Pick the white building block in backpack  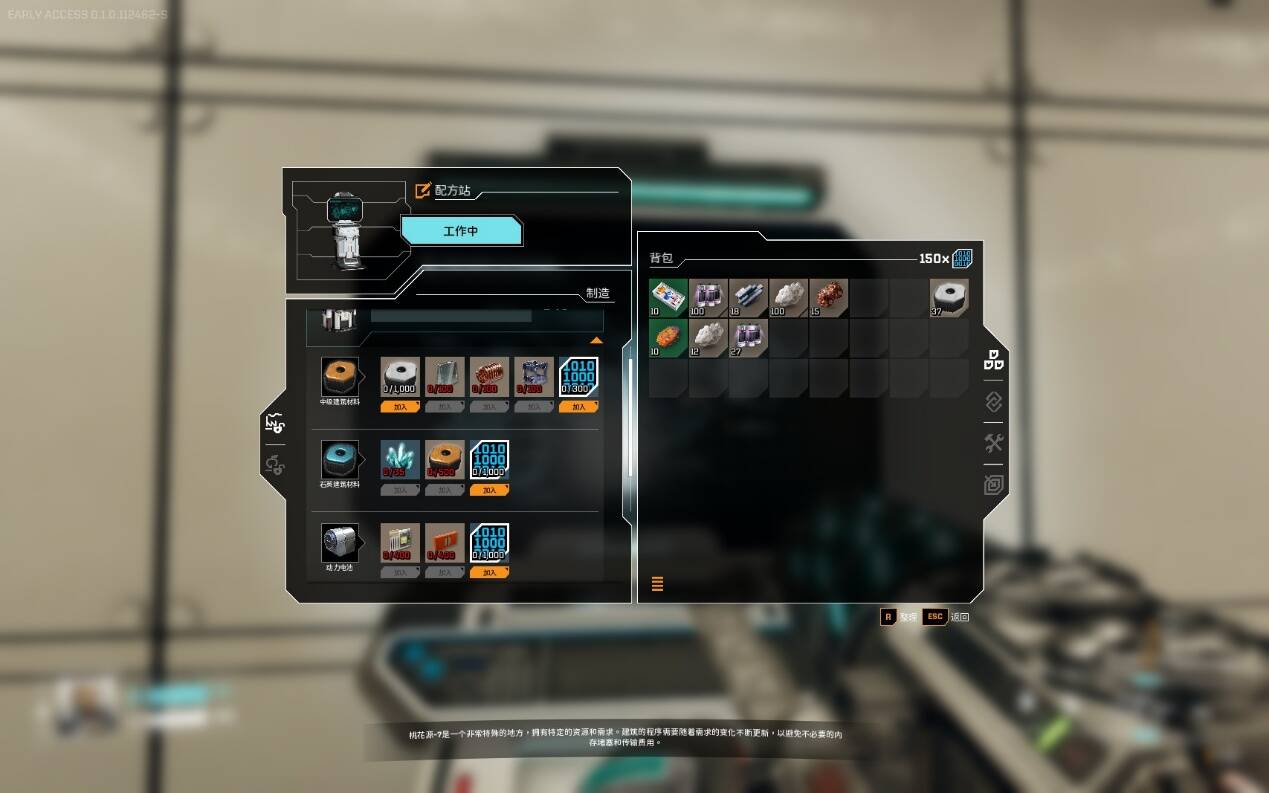[x=949, y=298]
